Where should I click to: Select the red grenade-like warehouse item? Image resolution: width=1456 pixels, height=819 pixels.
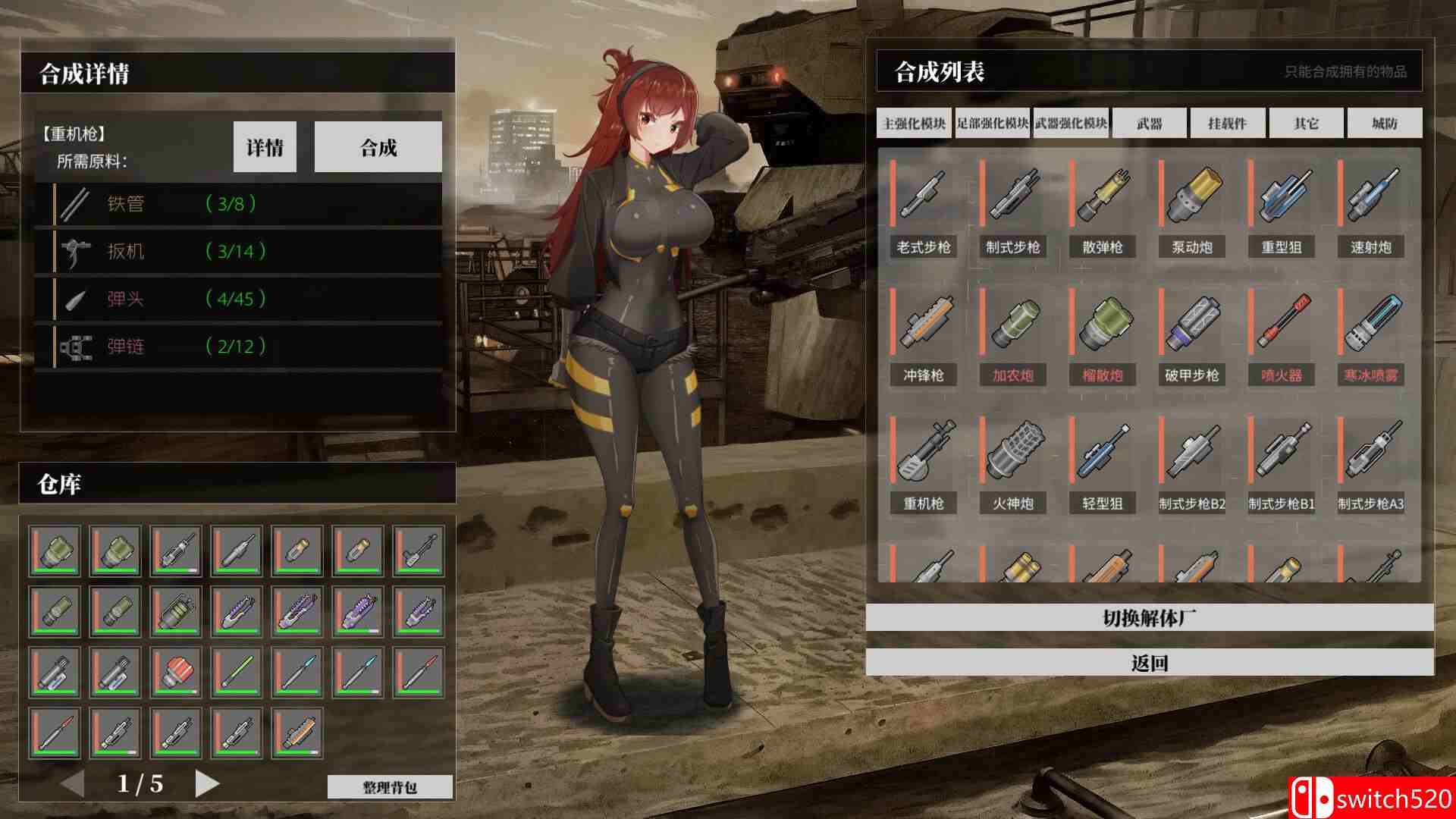(176, 672)
